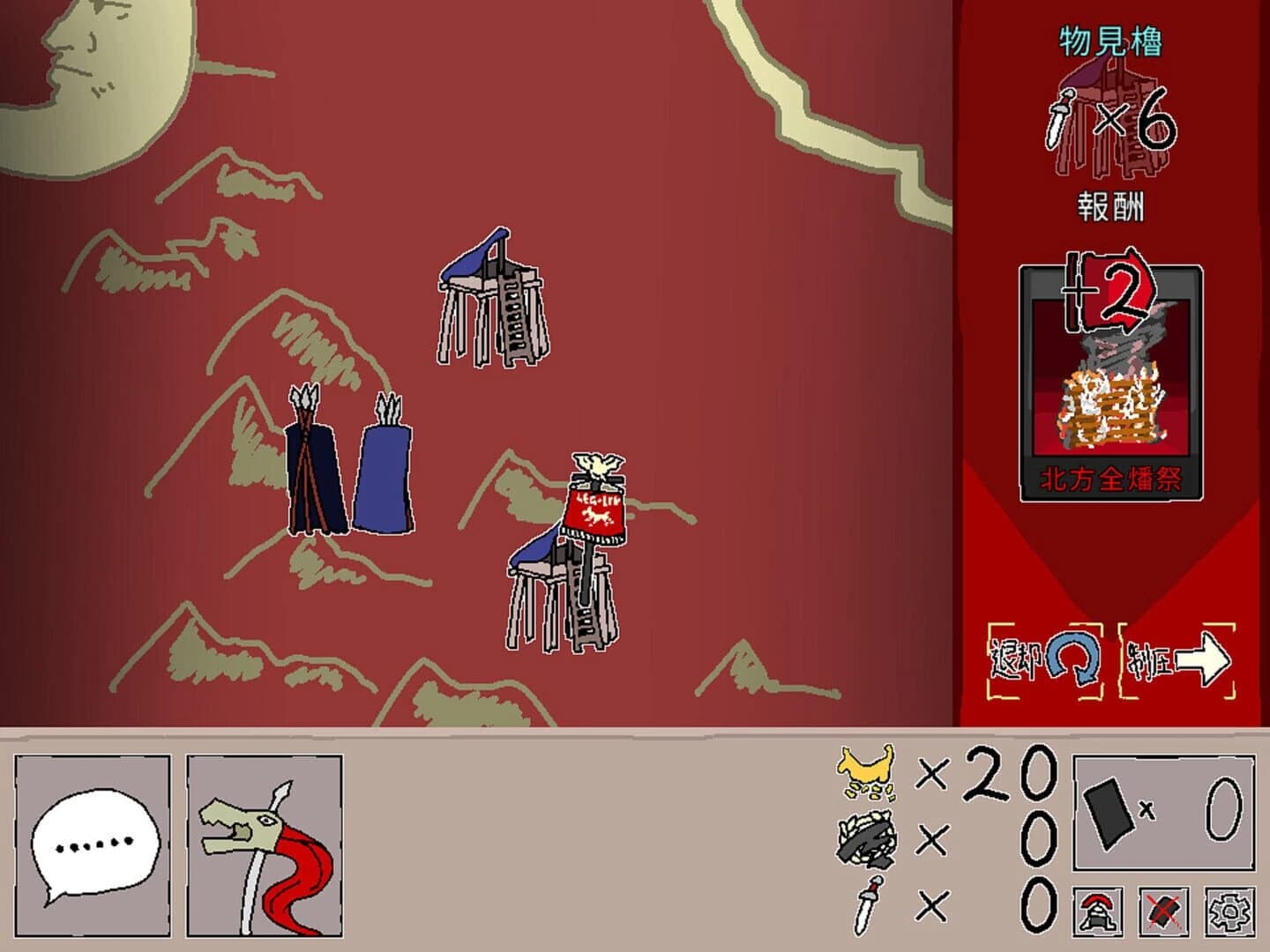Click the dagger resource icon

pyautogui.click(x=869, y=908)
